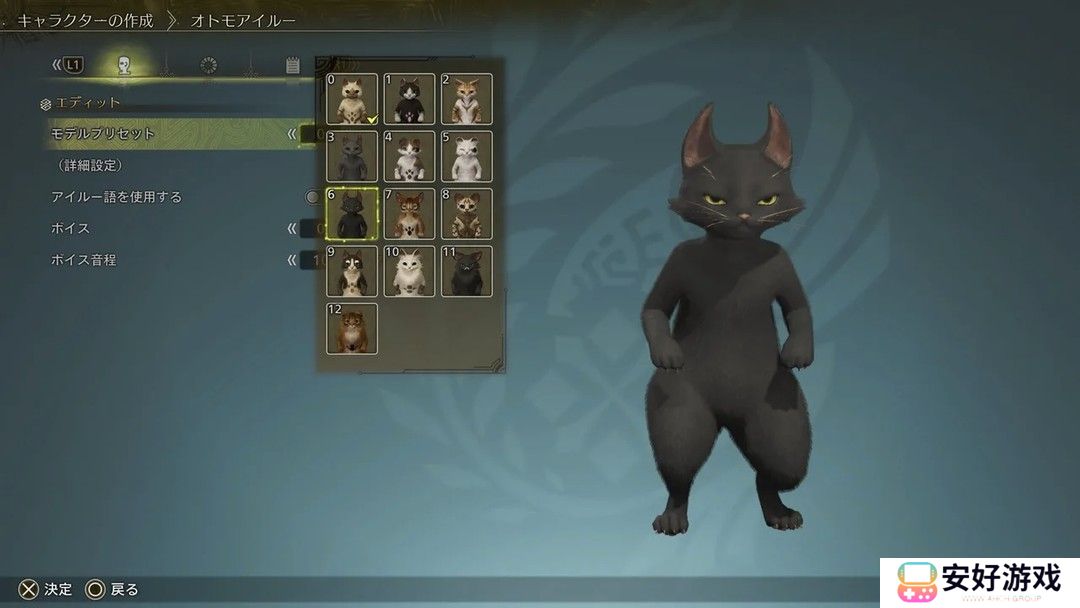Select Palico model preset 0
The image size is (1080, 608).
coord(352,99)
